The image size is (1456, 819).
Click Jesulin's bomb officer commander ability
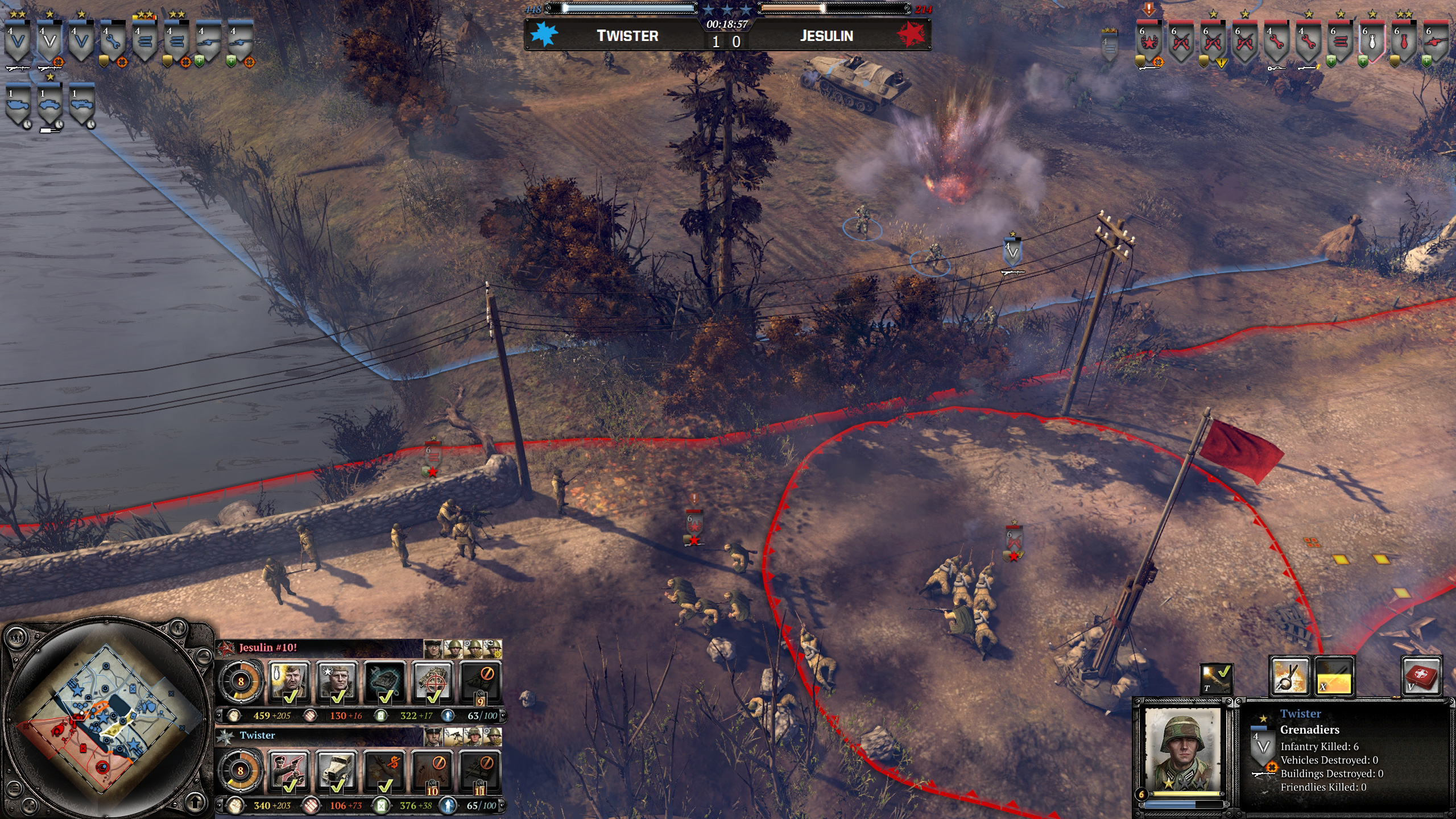pyautogui.click(x=289, y=681)
